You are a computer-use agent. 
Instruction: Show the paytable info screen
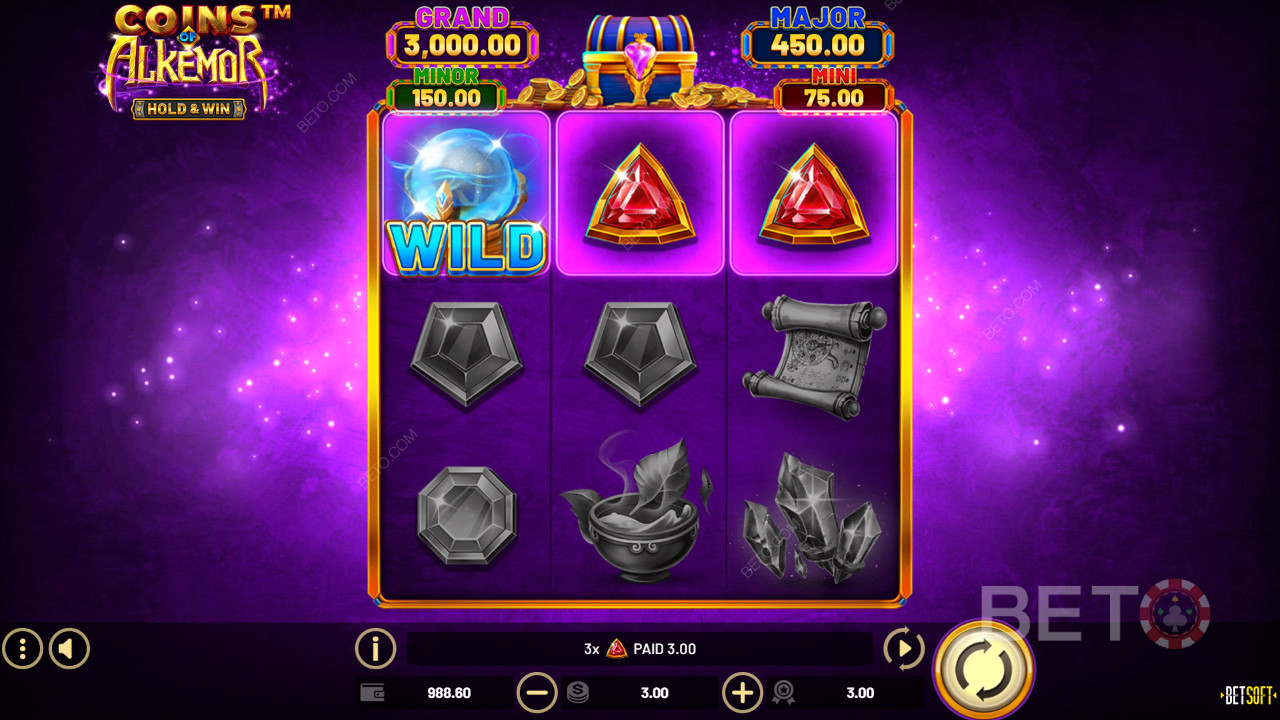tap(375, 649)
